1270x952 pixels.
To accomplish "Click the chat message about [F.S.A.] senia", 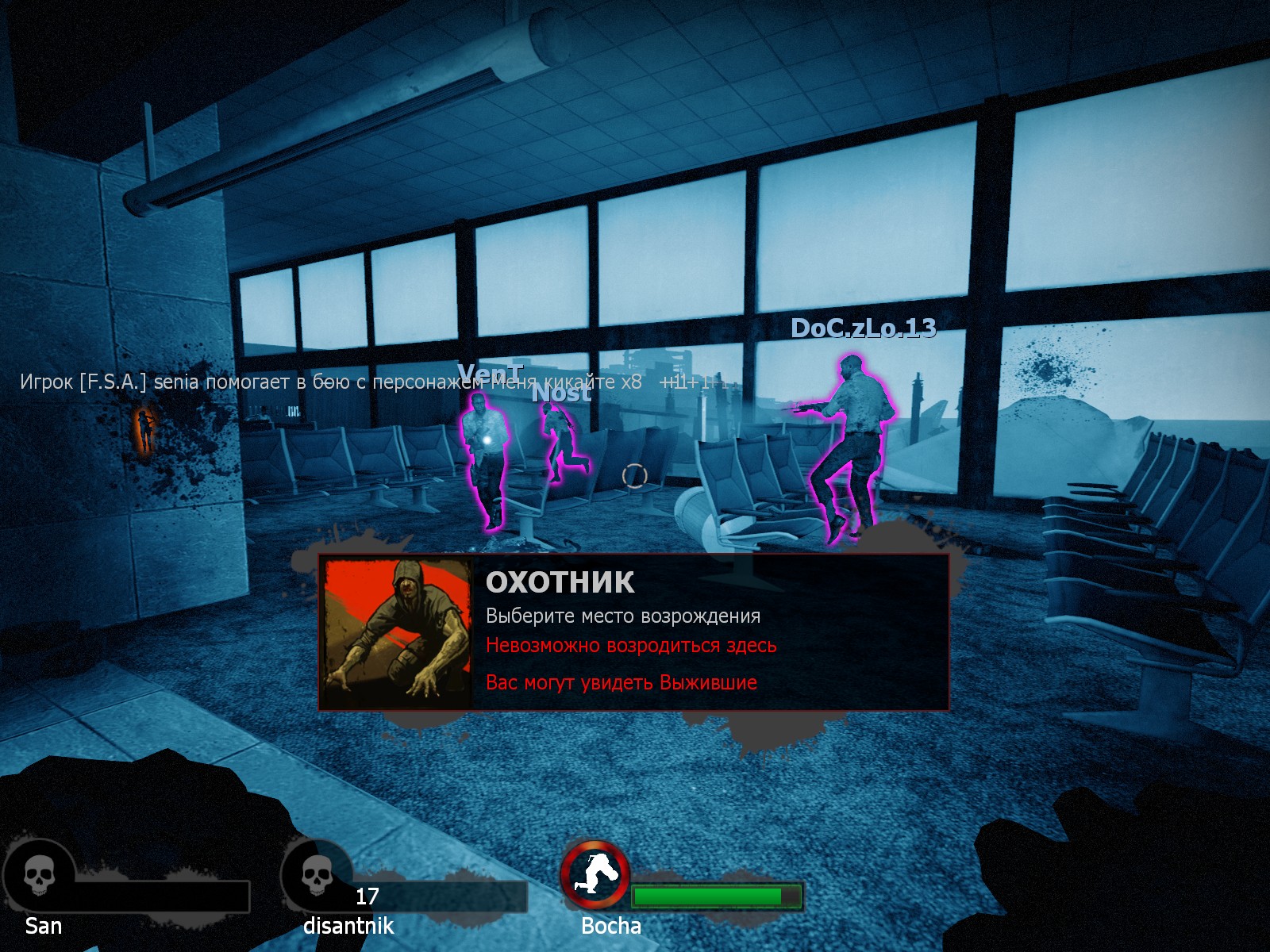I will (330, 382).
